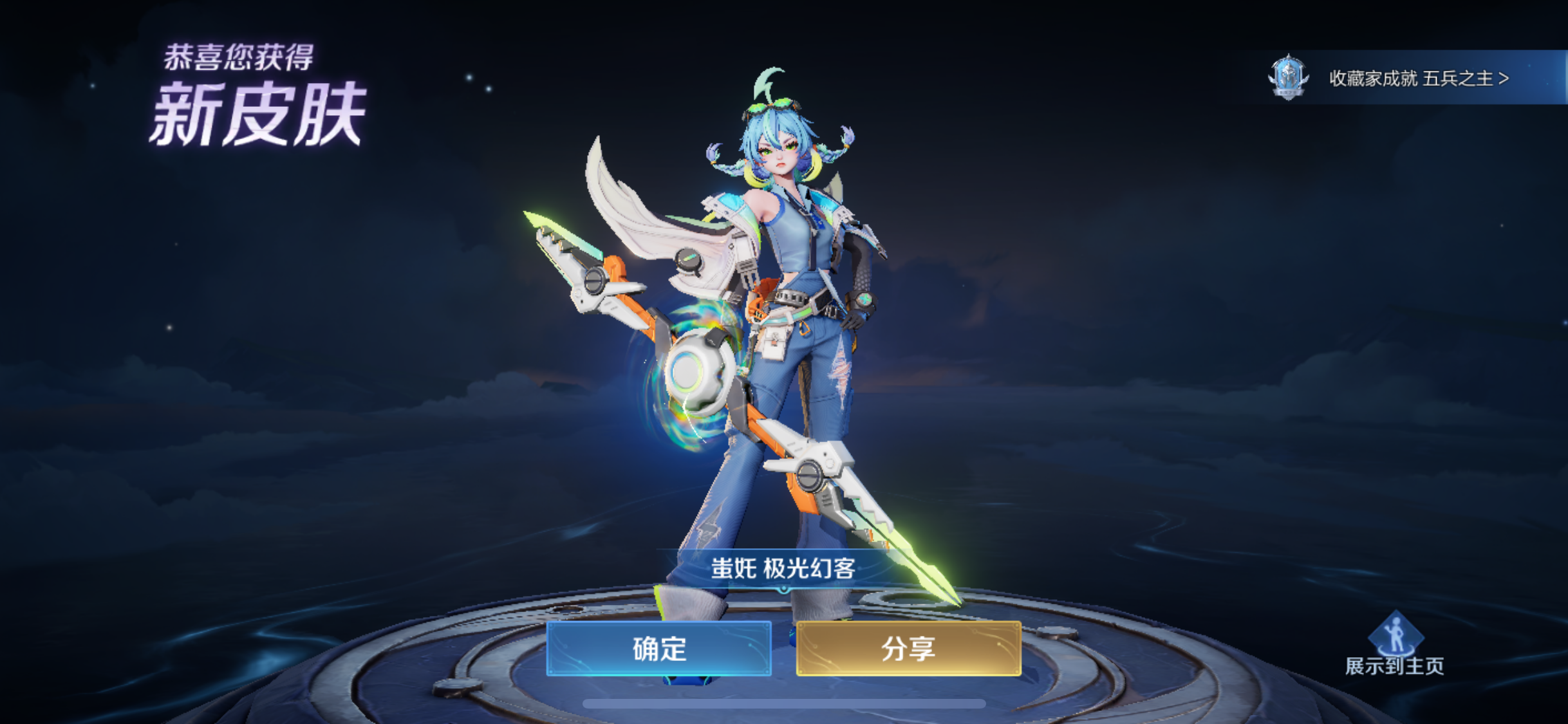Viewport: 1568px width, 724px height.
Task: Share the new skin via 分享
Action: (x=908, y=648)
